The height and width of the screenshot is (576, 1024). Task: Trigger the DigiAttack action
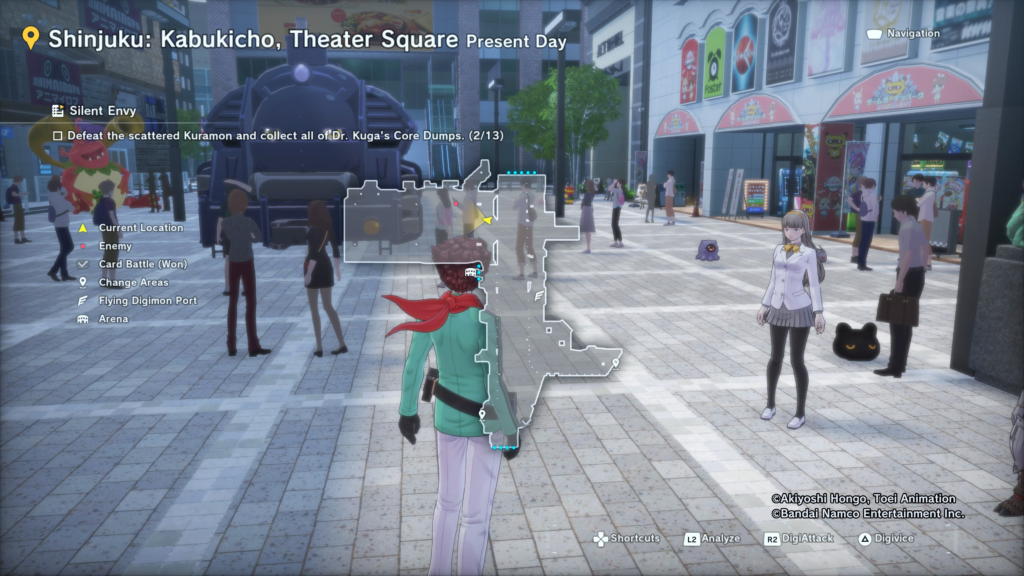800,538
